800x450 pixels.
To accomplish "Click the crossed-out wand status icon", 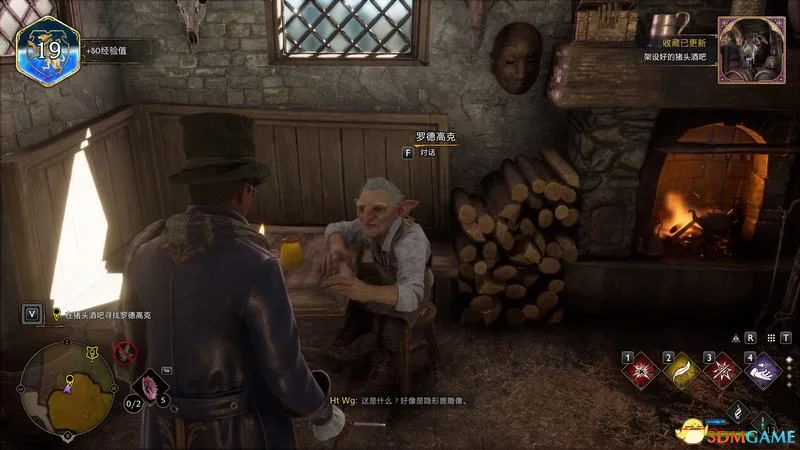I will [x=125, y=351].
